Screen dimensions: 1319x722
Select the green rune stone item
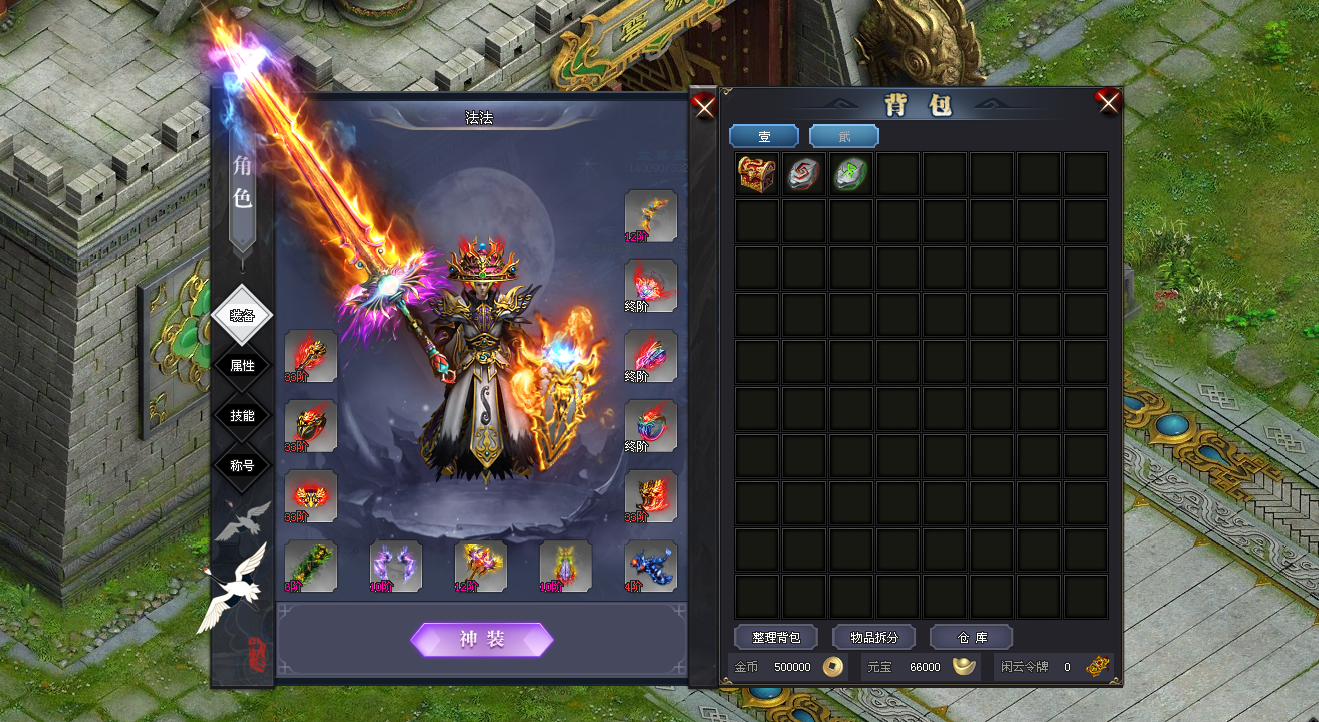[851, 174]
